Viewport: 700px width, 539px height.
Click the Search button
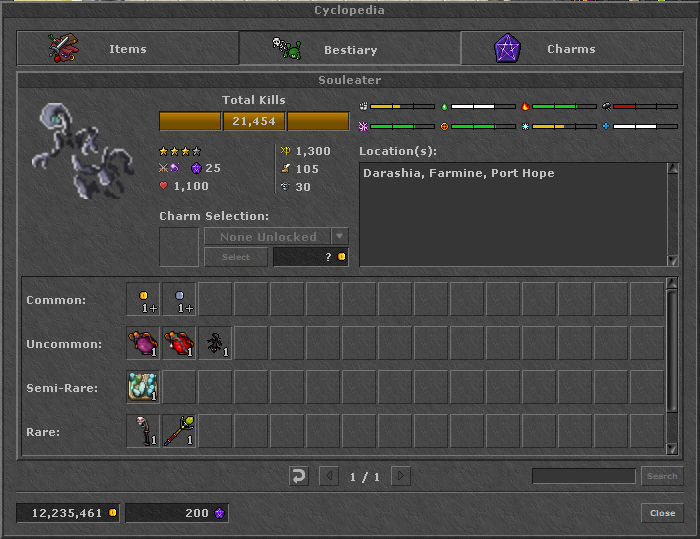tap(661, 476)
